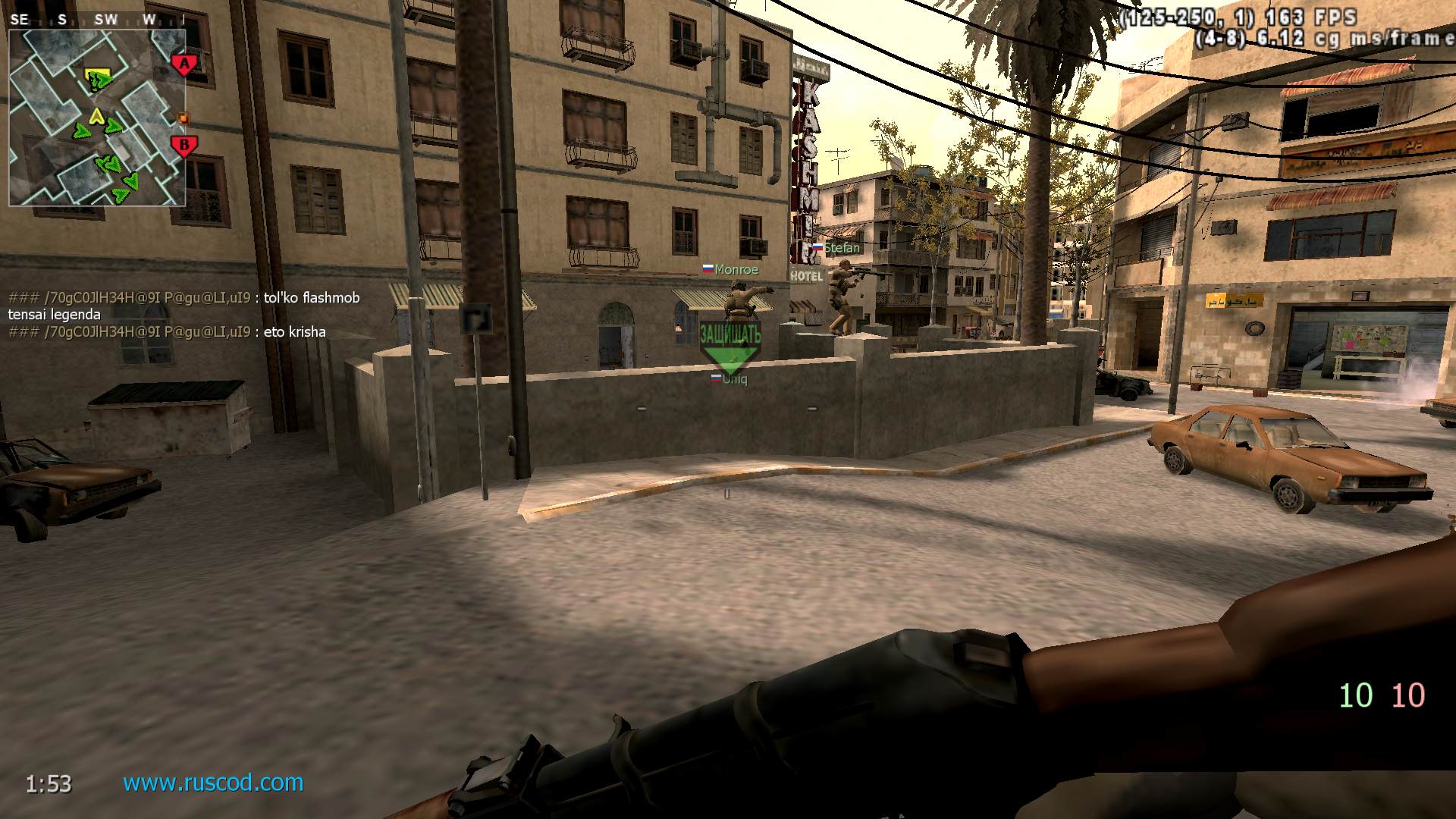Viewport: 1456px width, 819px height.
Task: Select bomb site B marker on minimap
Action: point(183,146)
